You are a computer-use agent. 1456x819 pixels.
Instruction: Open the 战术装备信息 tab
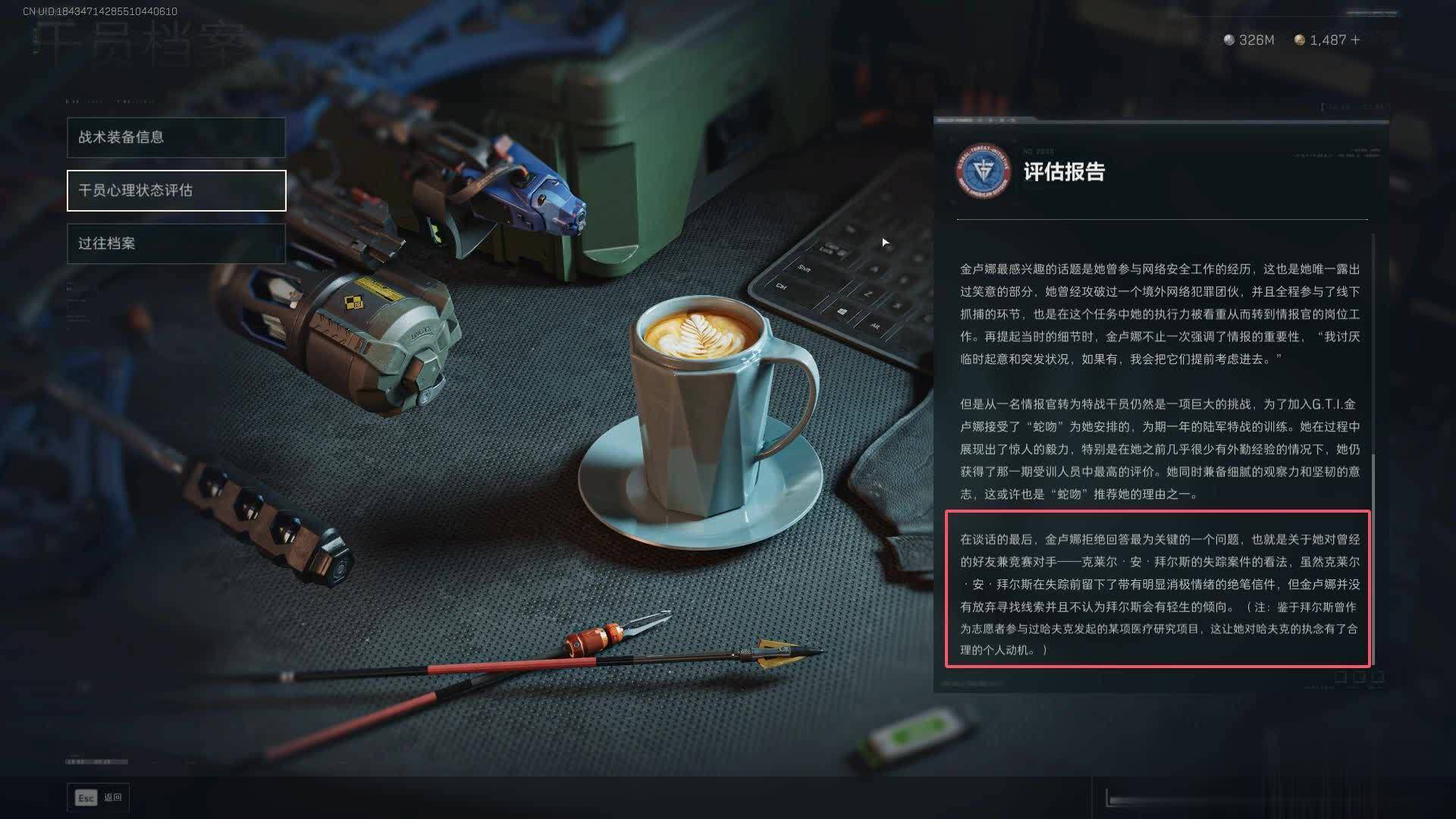click(176, 137)
